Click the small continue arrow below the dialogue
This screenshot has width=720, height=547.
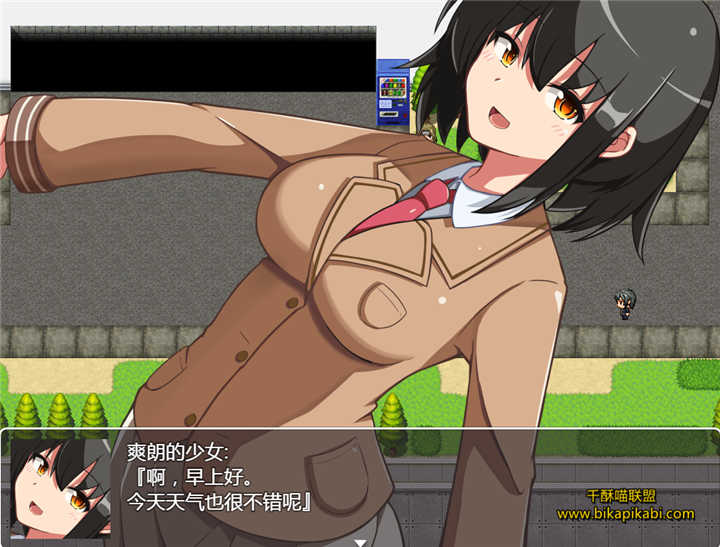coord(360,542)
